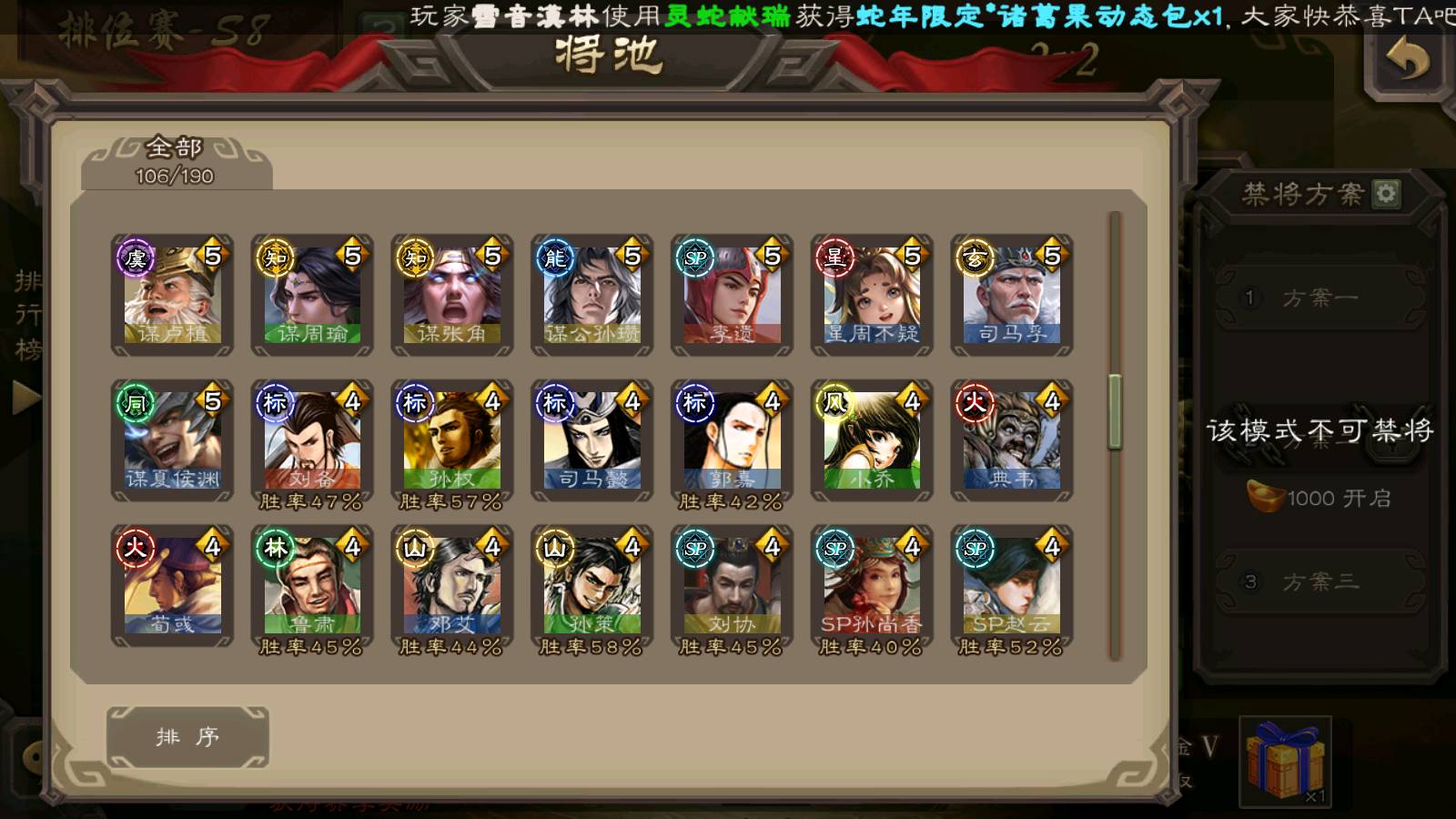Open the 禁将方案 gear settings
The height and width of the screenshot is (819, 1456).
(1386, 194)
